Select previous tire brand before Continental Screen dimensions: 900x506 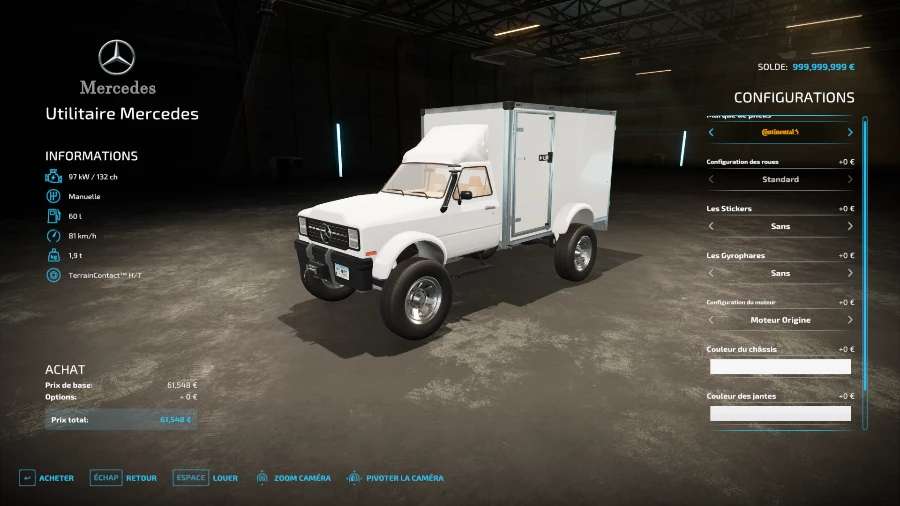point(711,132)
